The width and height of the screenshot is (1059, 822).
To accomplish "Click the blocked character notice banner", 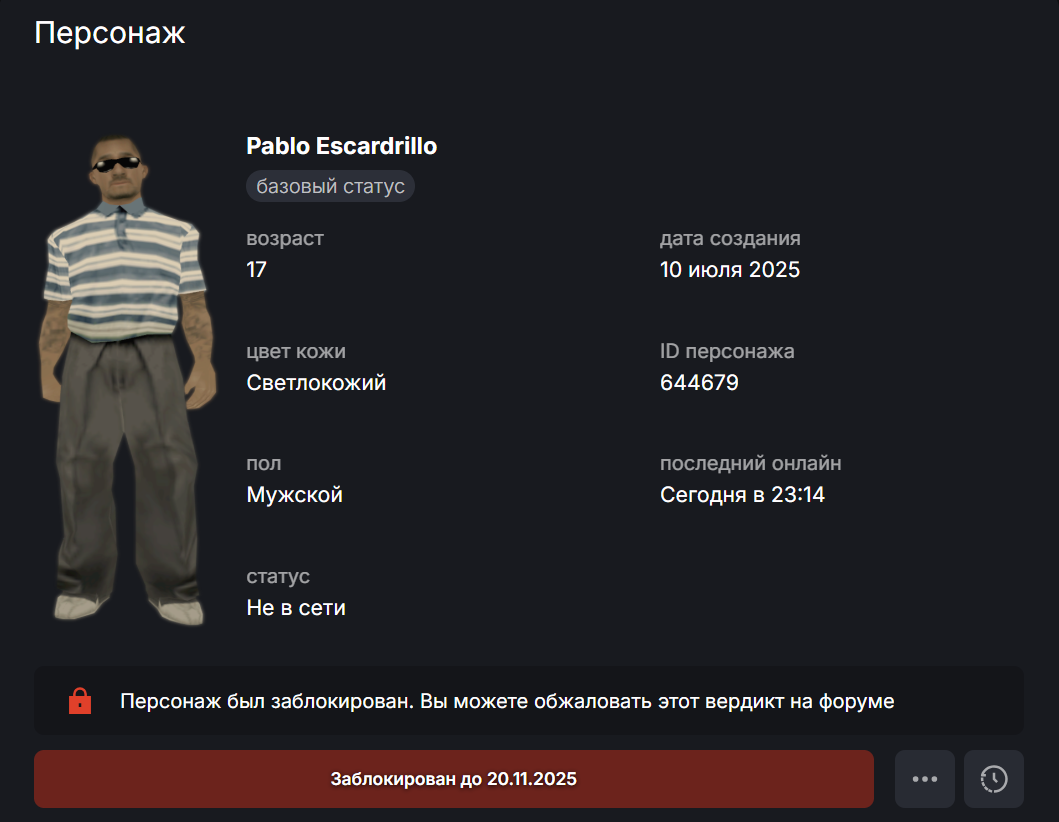I will point(528,701).
